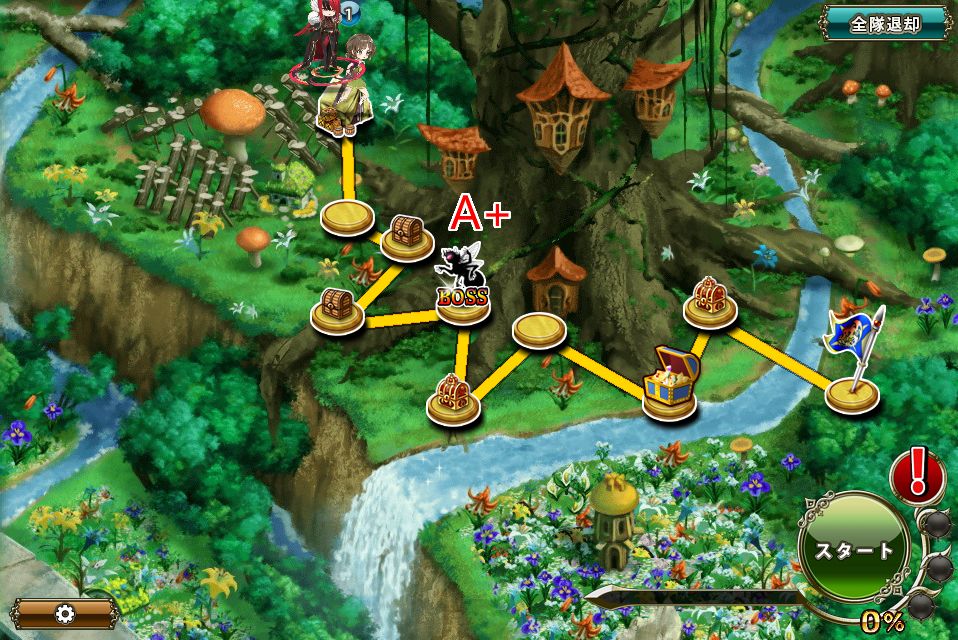Viewport: 958px width, 640px height.
Task: Start the stage with the green スタート button
Action: 853,550
